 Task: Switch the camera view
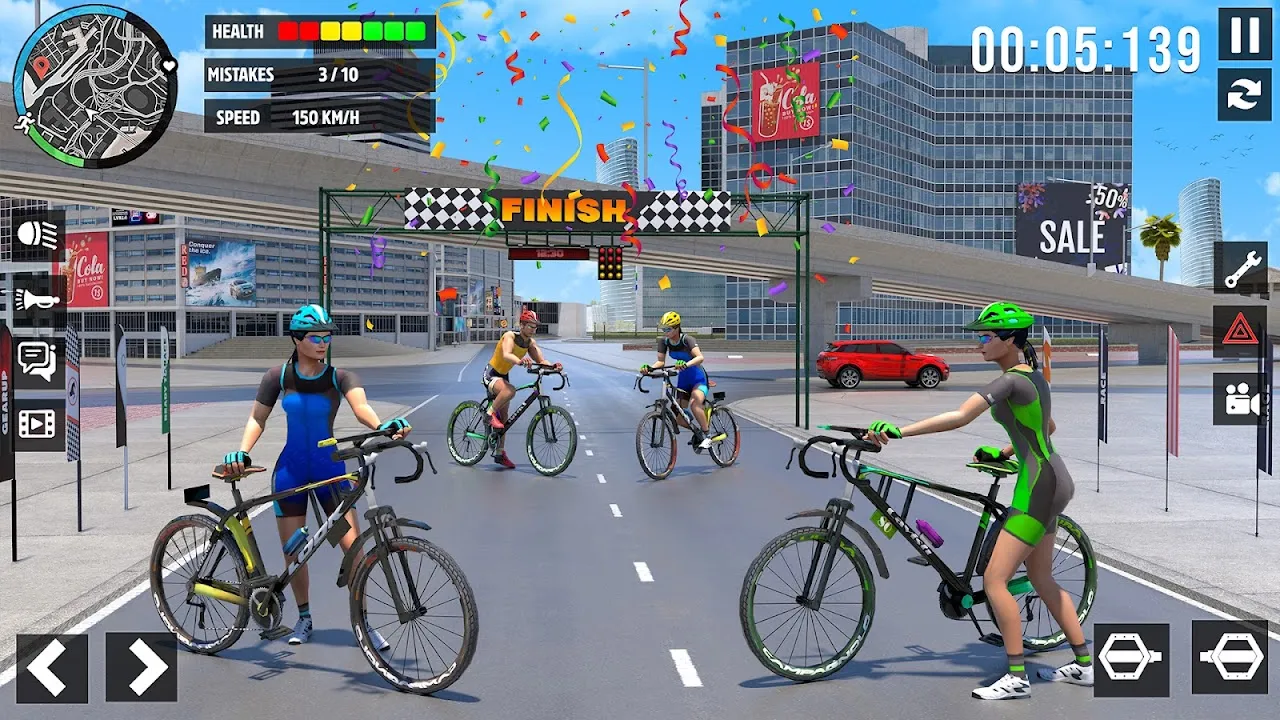(x=1240, y=399)
